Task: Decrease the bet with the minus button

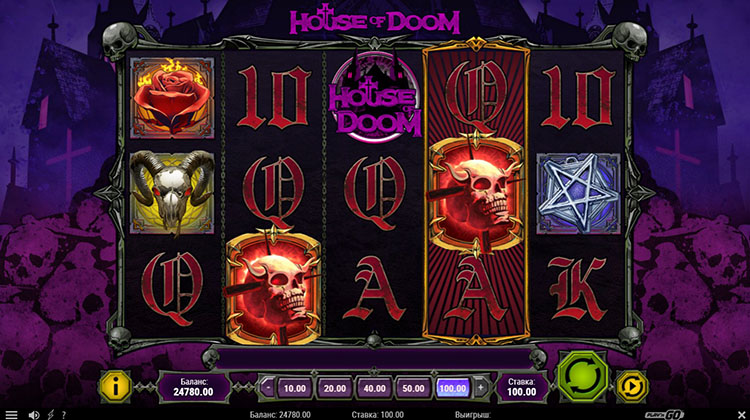Action: tap(267, 387)
